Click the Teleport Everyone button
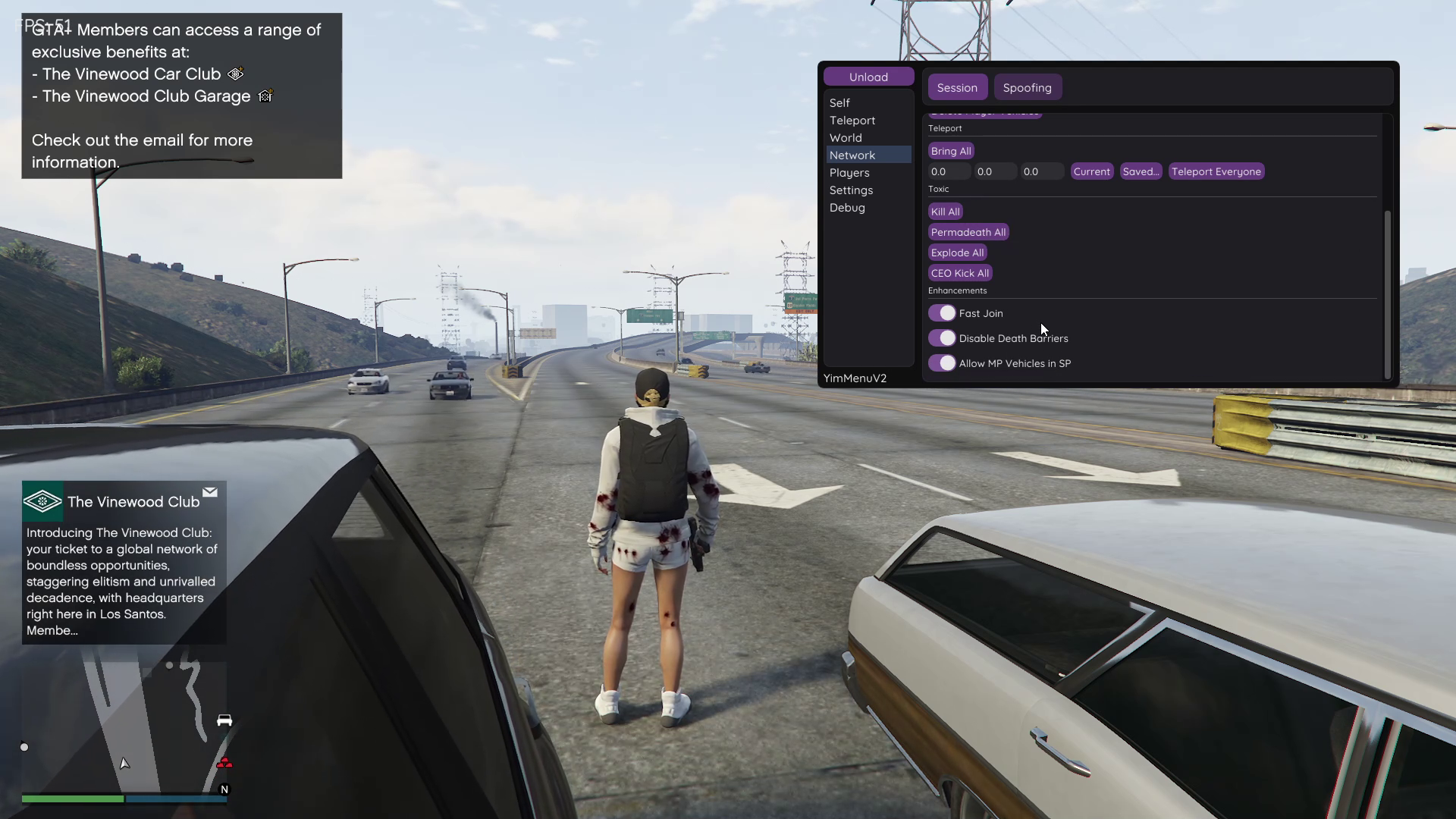The image size is (1456, 819). click(x=1216, y=171)
